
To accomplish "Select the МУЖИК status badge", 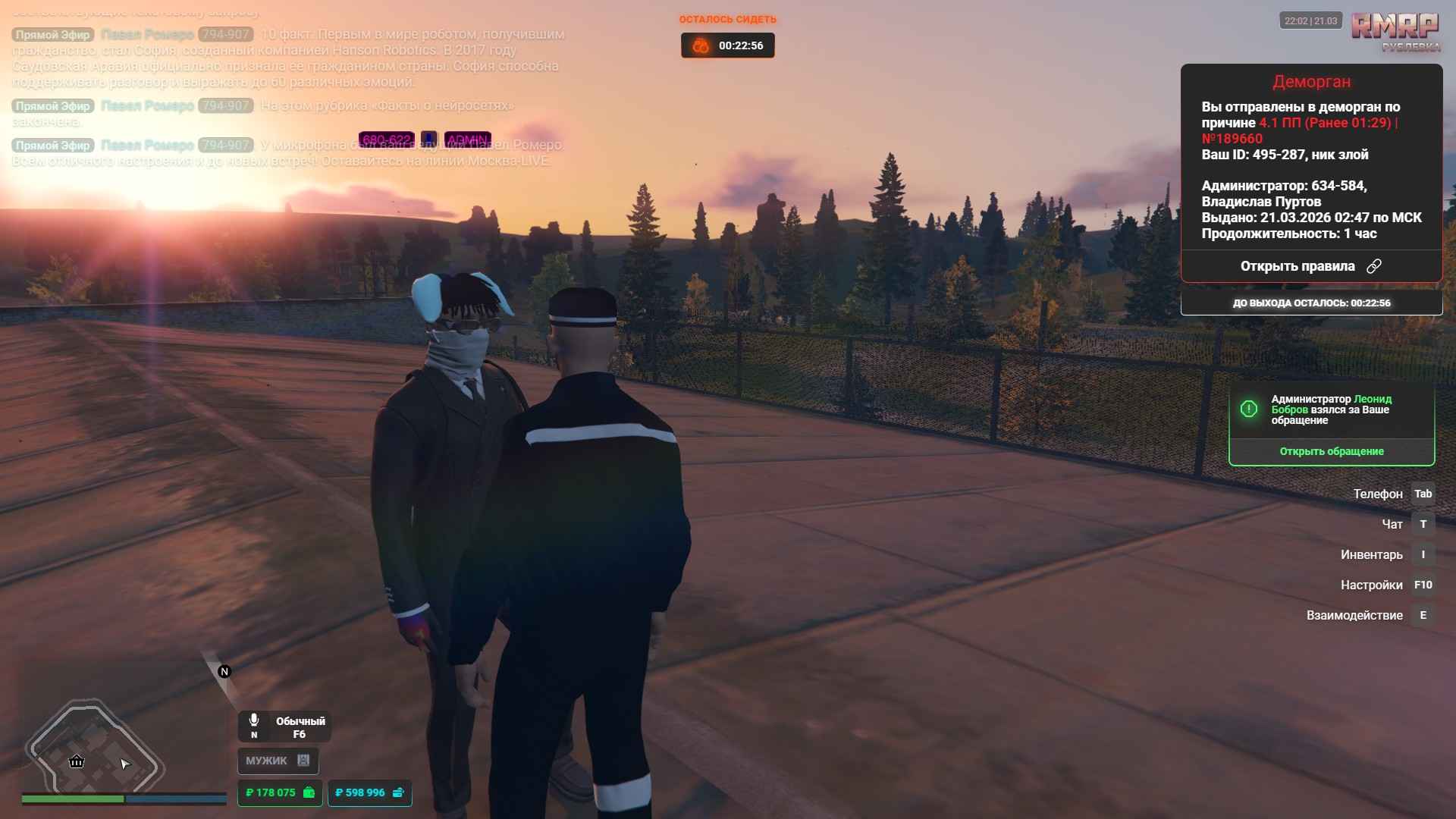I will click(x=278, y=761).
